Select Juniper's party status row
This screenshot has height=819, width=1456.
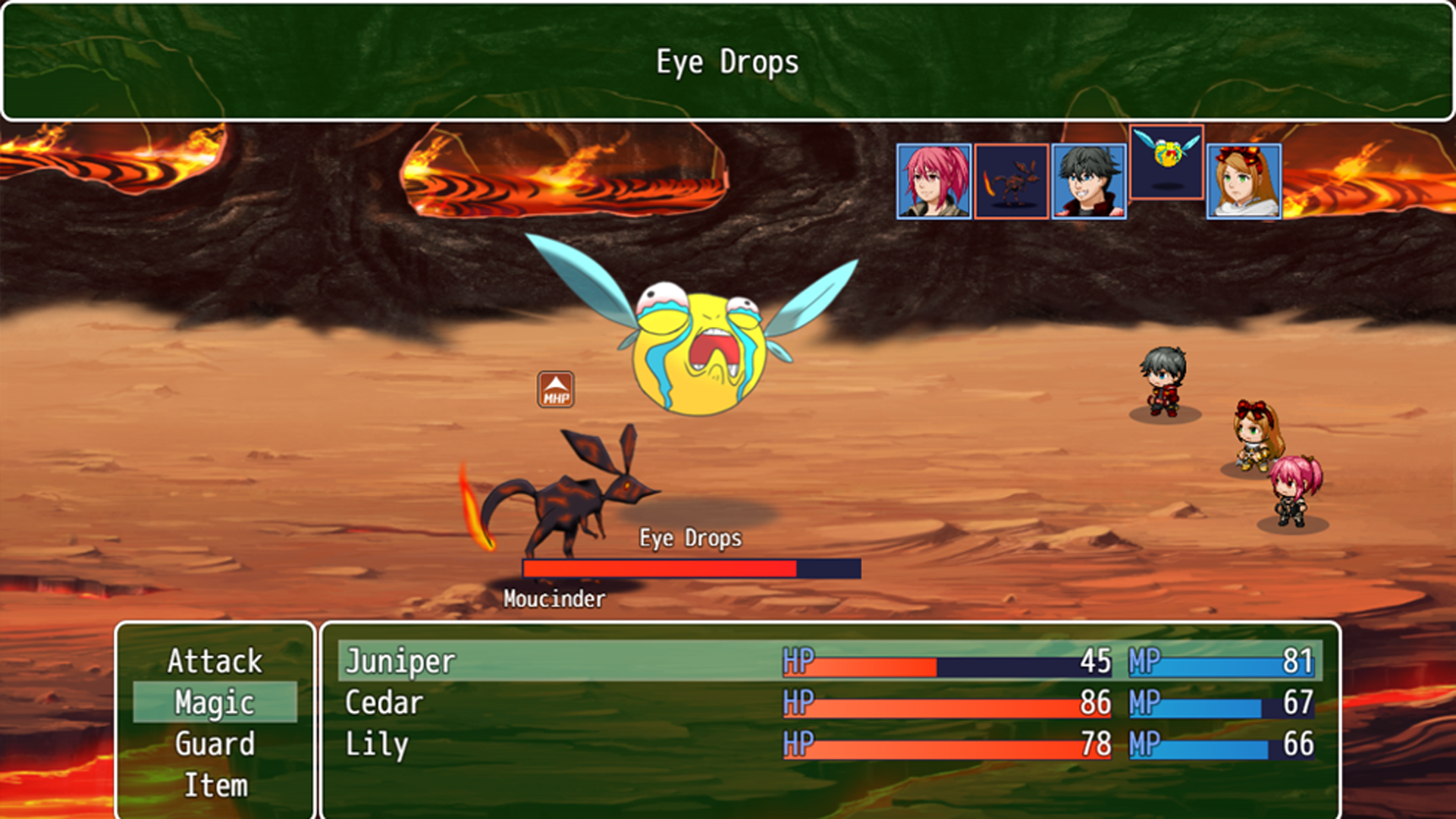pyautogui.click(x=830, y=661)
